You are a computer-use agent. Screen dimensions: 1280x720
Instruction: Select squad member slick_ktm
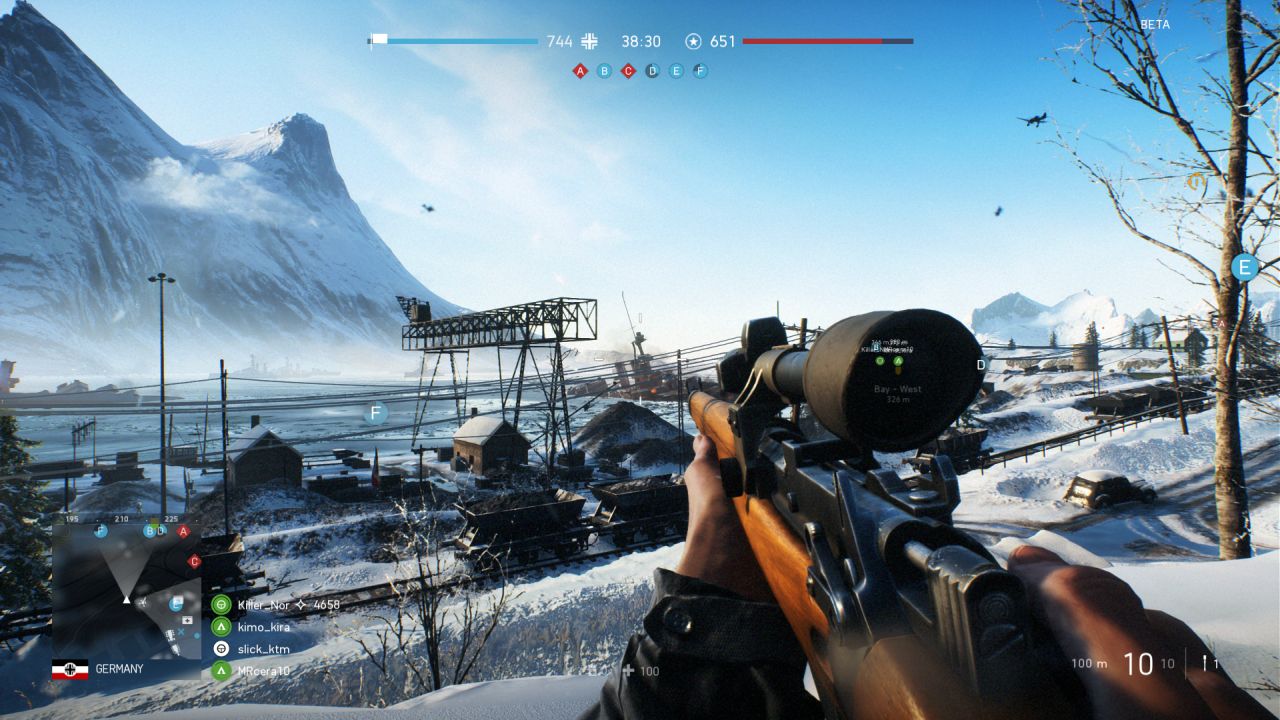point(263,649)
